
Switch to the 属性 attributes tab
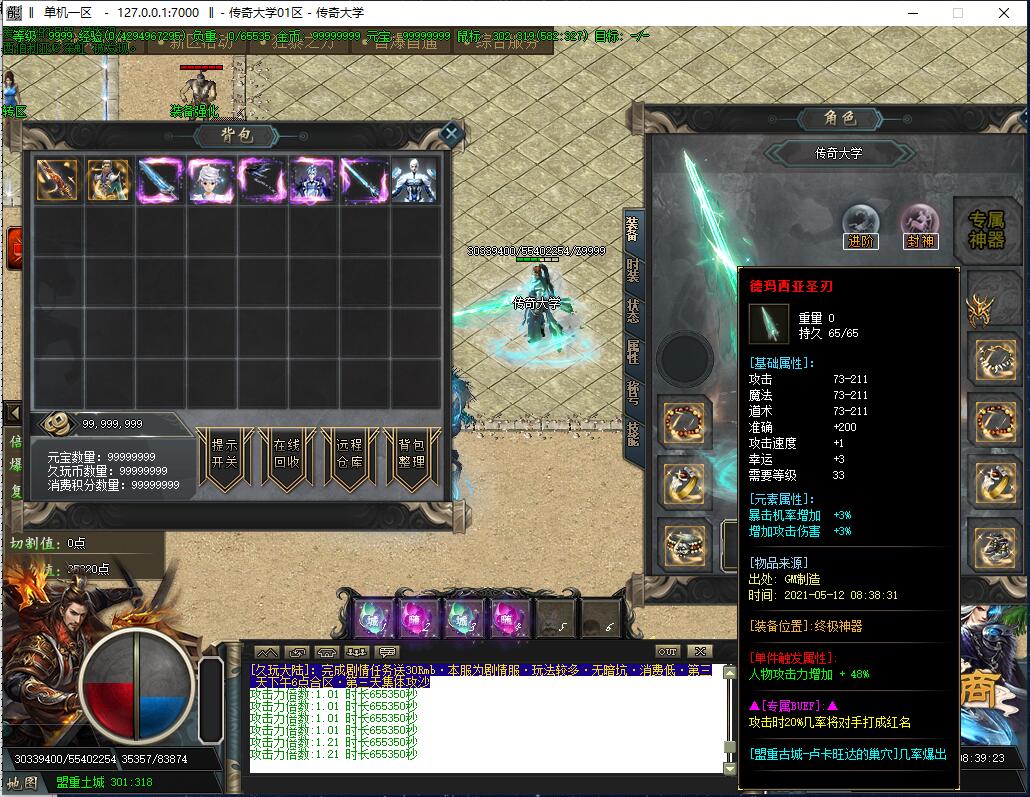632,350
